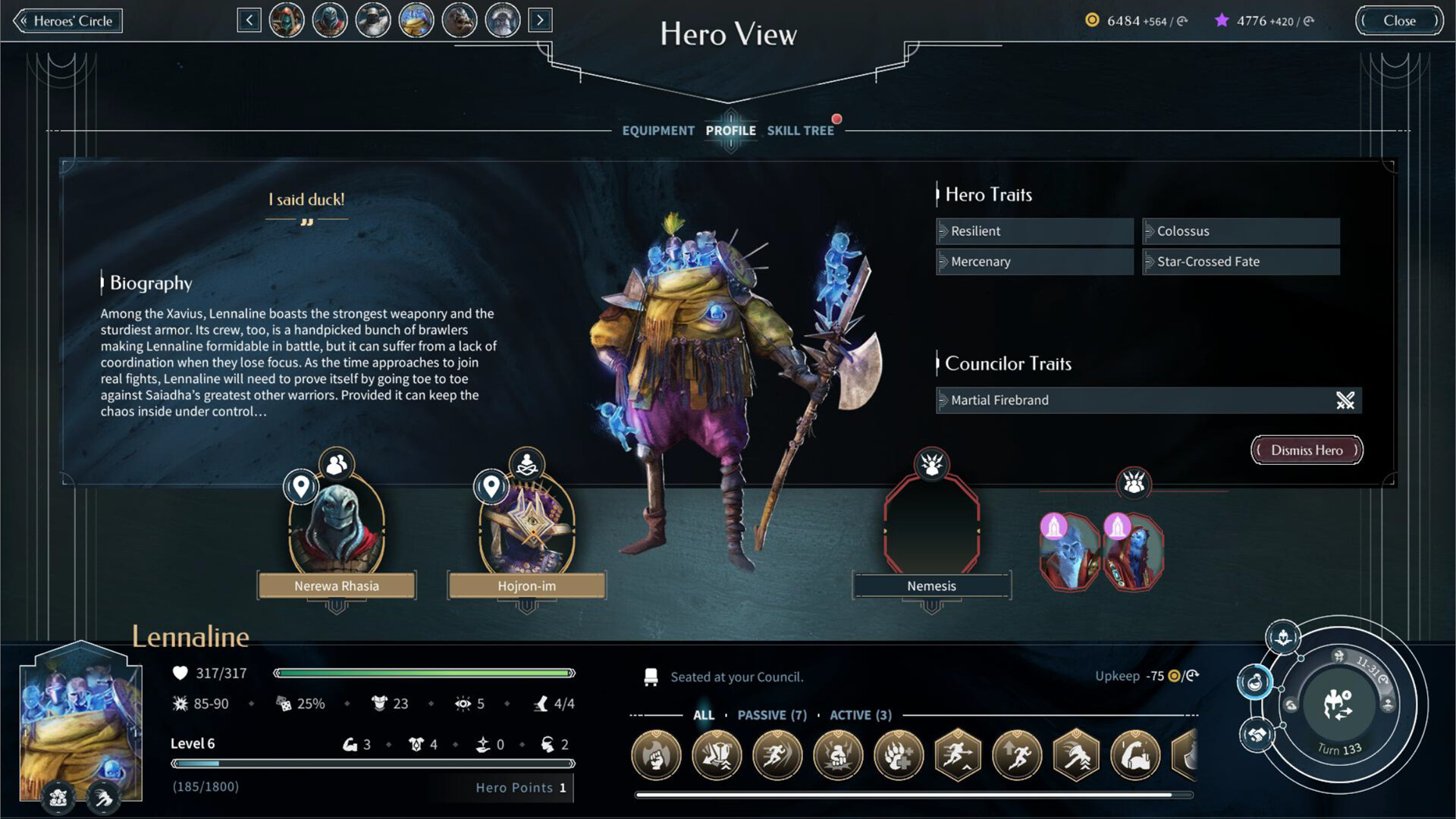
Task: Click the nemesis claw icon above the empty slot
Action: click(x=931, y=466)
